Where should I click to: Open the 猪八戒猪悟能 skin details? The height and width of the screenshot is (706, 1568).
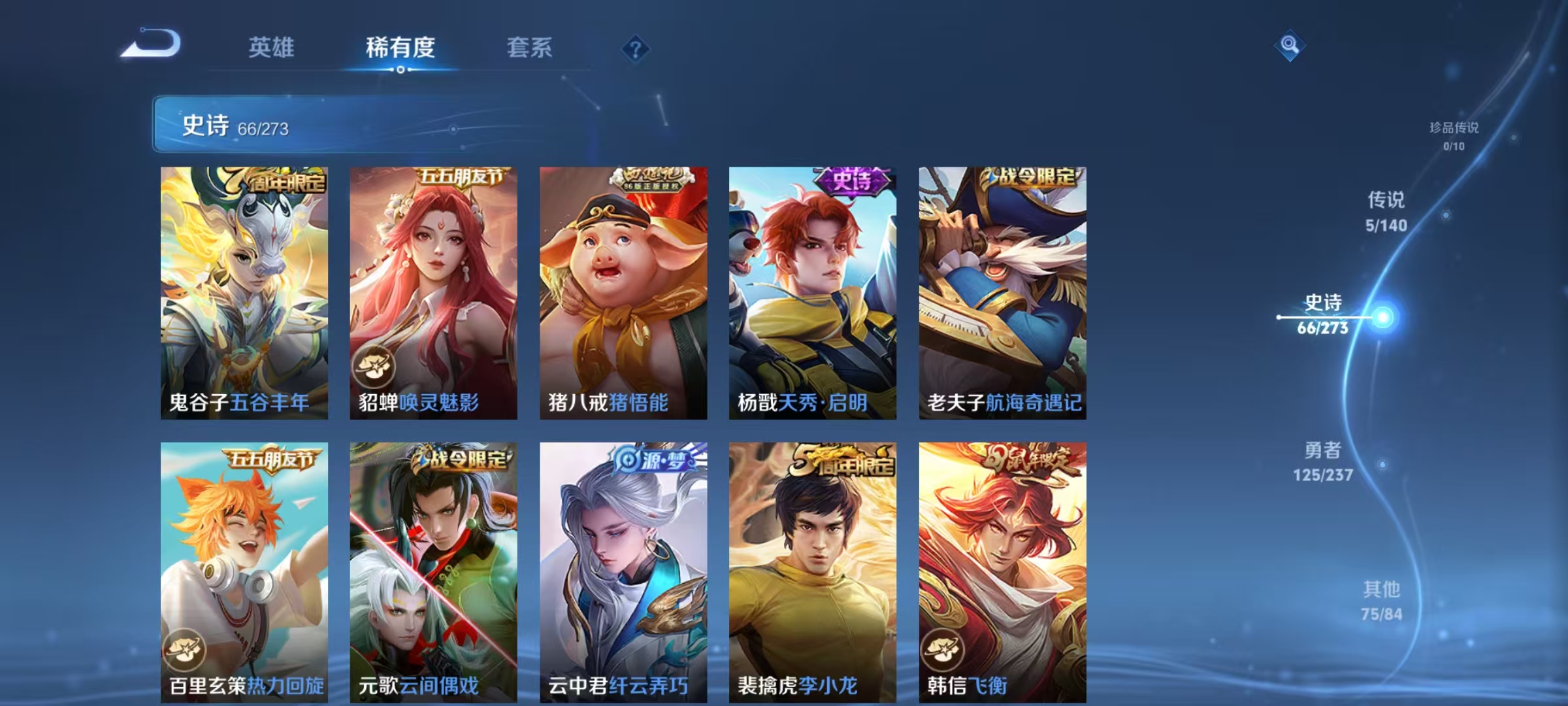pyautogui.click(x=622, y=288)
